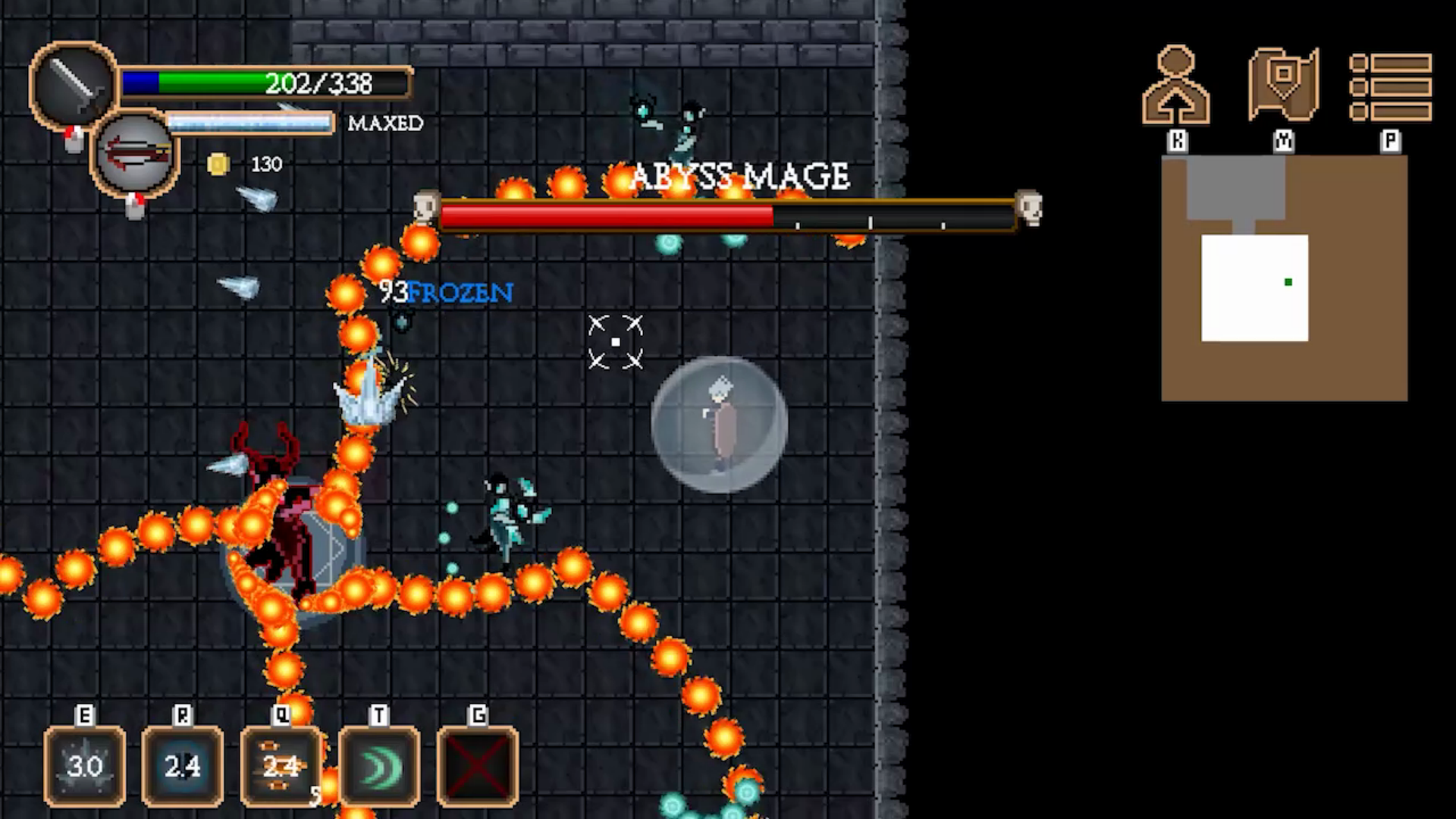Activate the blue orb ability
This screenshot has width=1456, height=819.
183,765
